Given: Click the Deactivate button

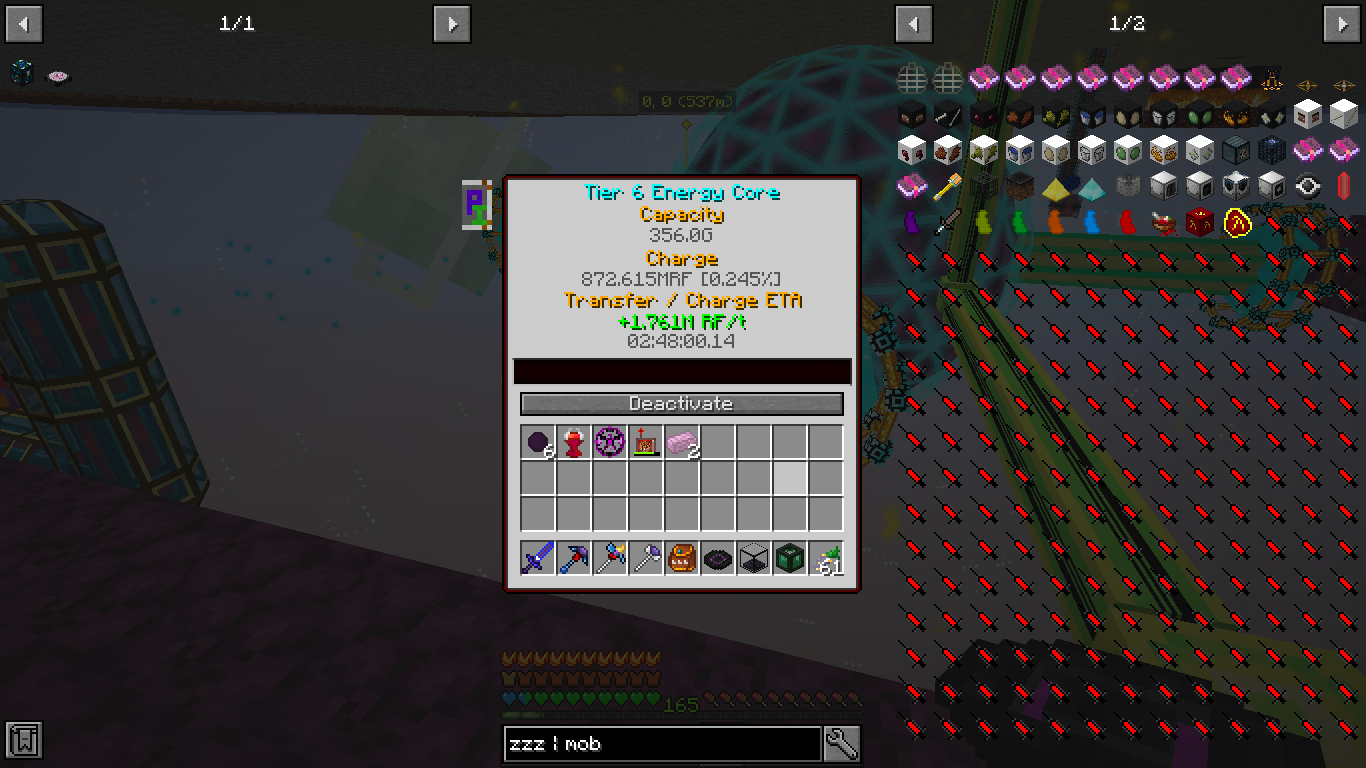Looking at the screenshot, I should point(681,404).
